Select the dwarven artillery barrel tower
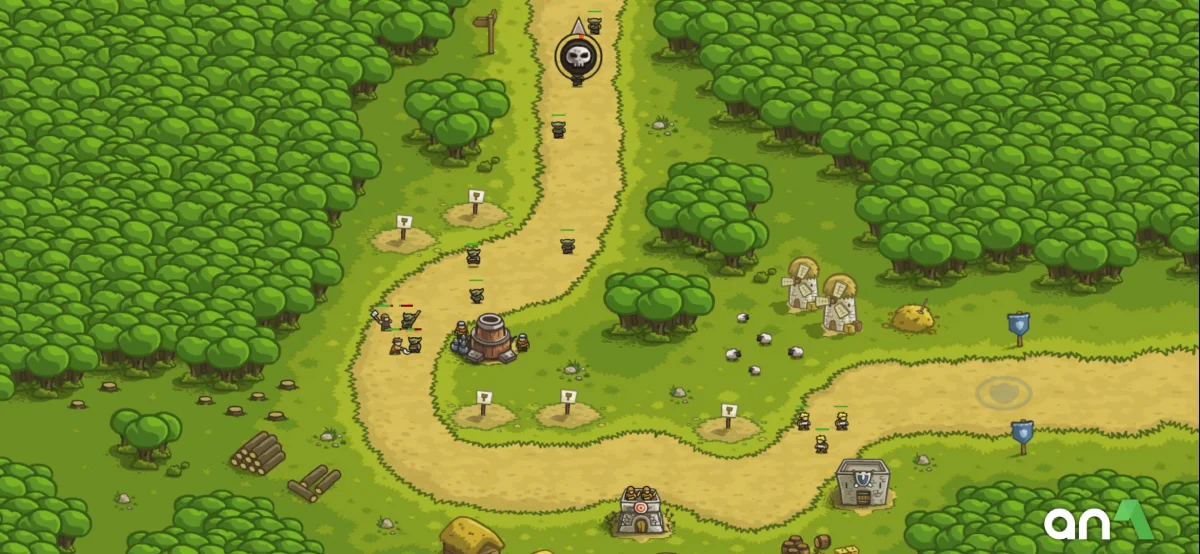The width and height of the screenshot is (1200, 554). 490,338
